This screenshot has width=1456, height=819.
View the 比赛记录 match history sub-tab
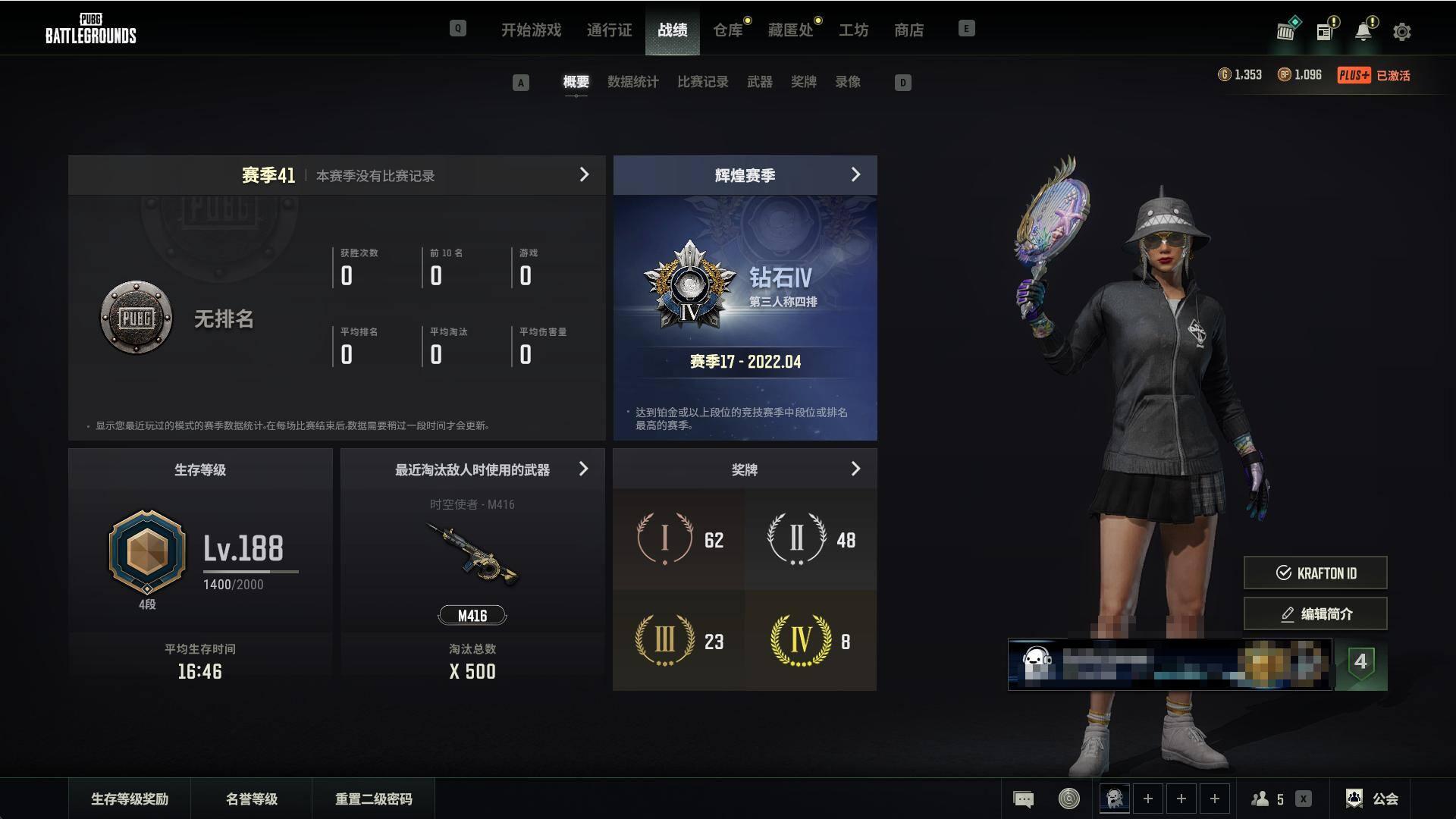coord(702,82)
